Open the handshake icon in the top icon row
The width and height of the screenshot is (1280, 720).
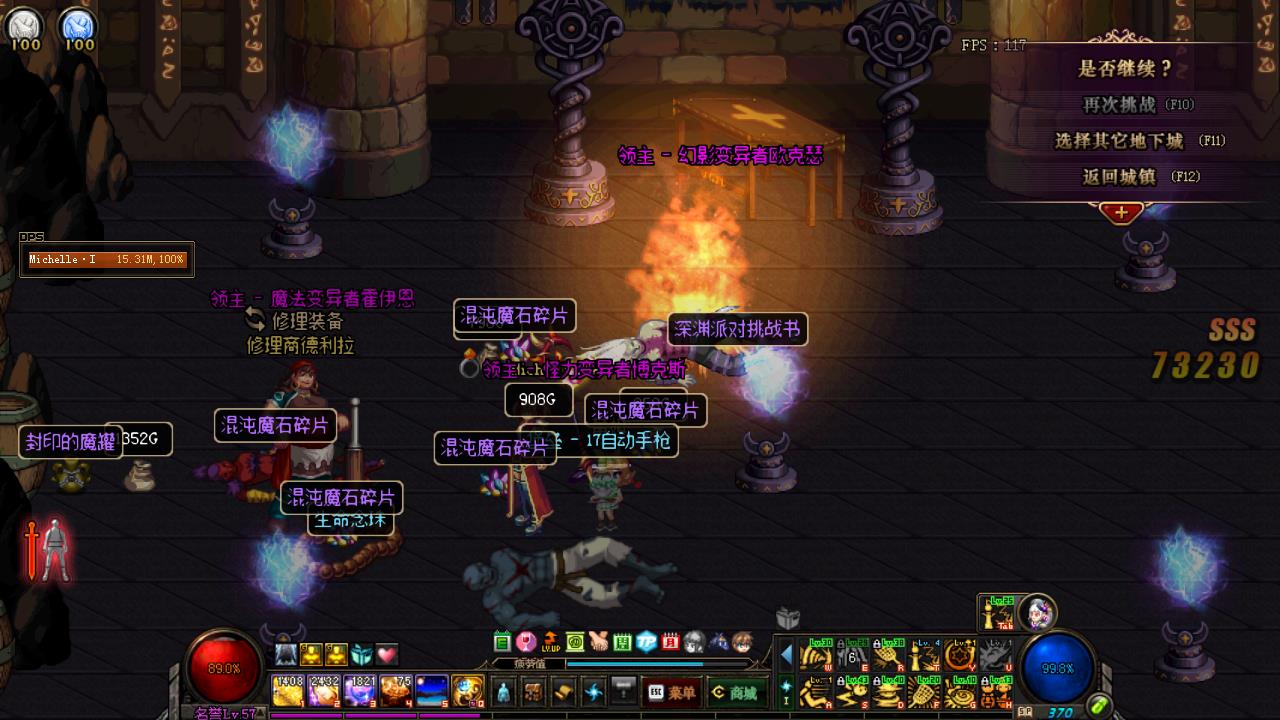click(x=598, y=642)
